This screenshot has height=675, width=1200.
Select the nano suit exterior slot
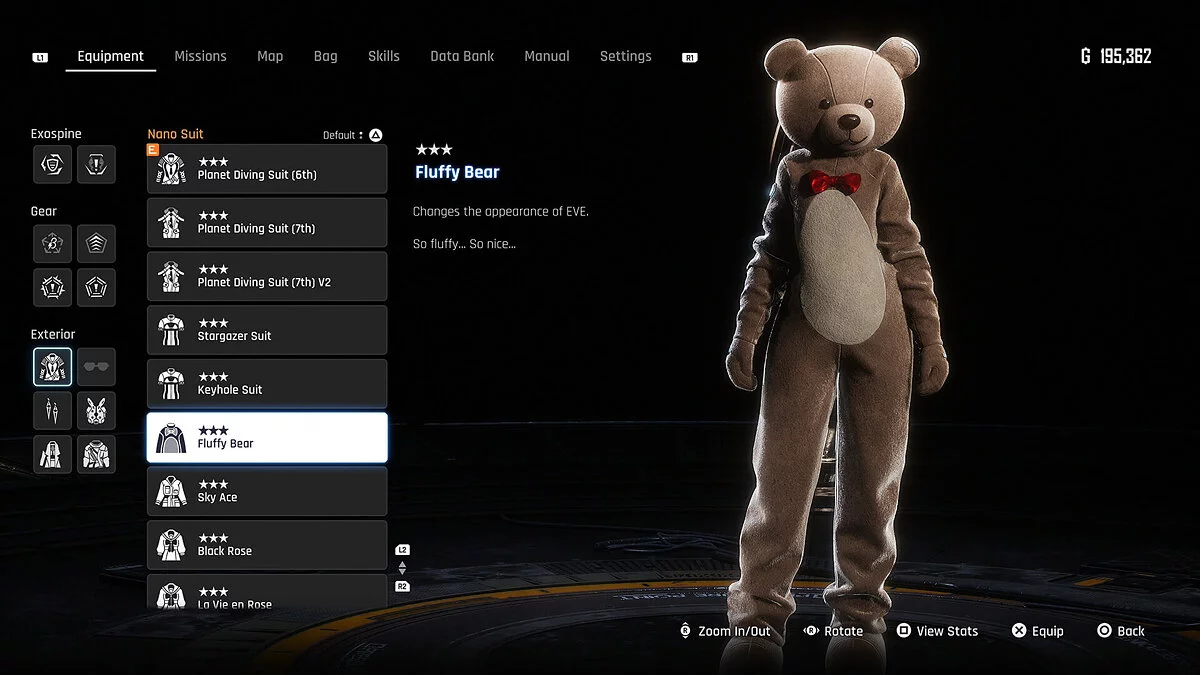click(52, 367)
